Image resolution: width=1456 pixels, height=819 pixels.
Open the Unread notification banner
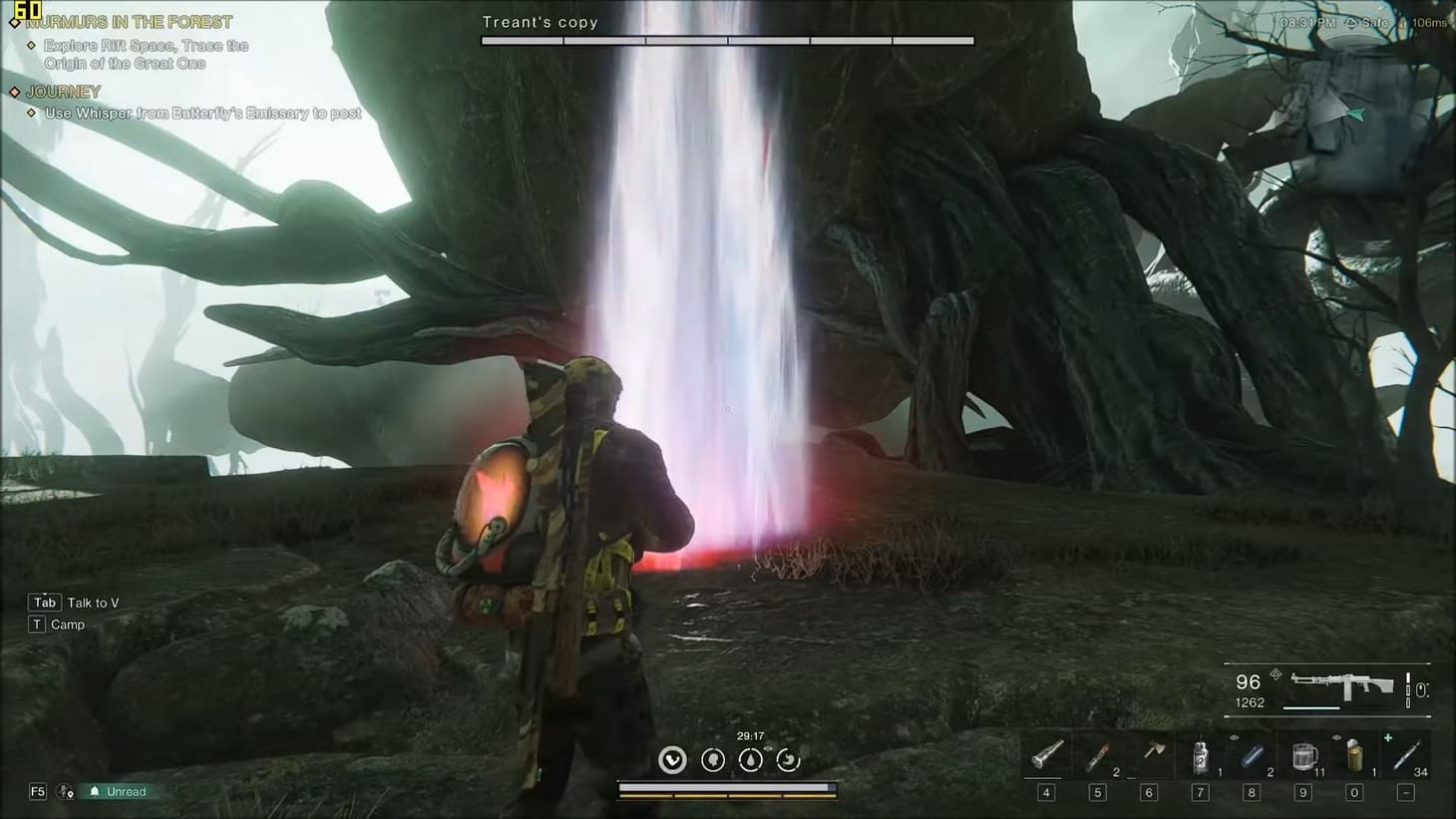[x=117, y=791]
